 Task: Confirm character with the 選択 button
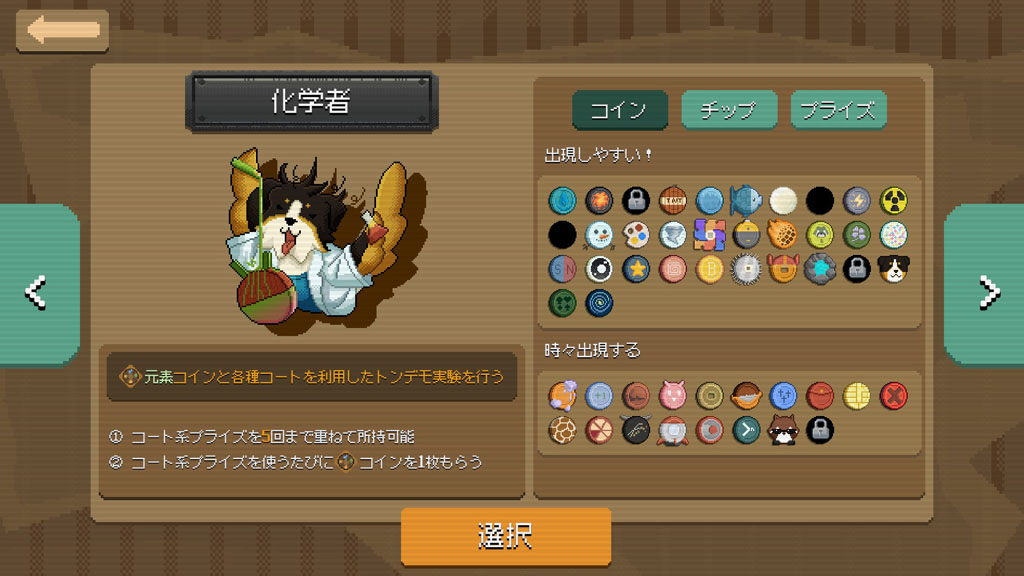tap(505, 536)
